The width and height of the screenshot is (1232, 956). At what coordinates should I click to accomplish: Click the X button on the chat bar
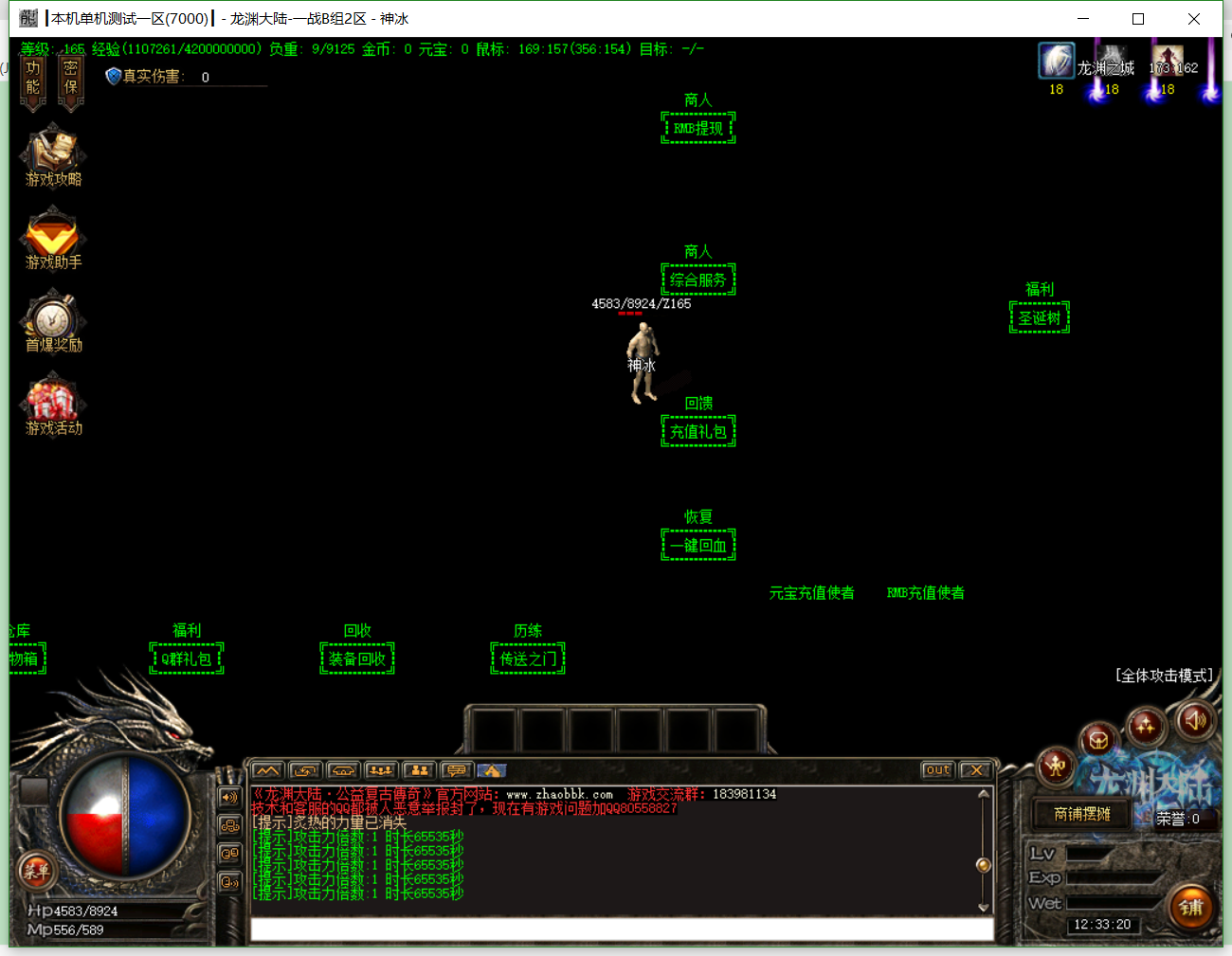976,770
